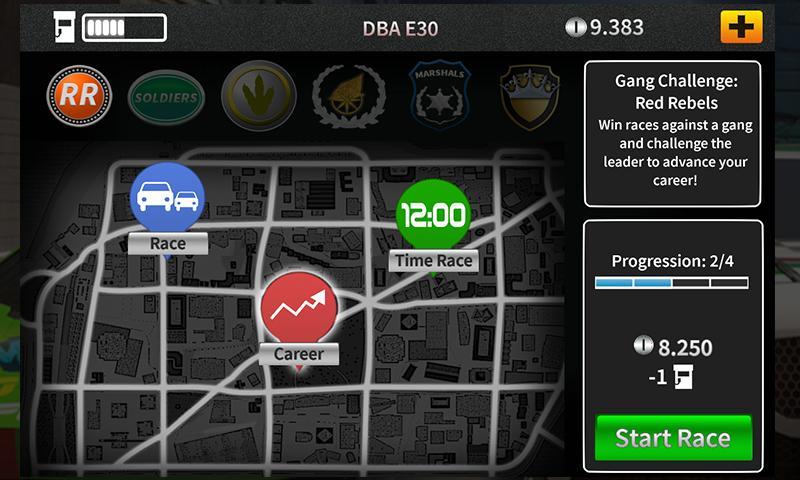
Task: Select the winged wheel gang emblem
Action: click(348, 96)
